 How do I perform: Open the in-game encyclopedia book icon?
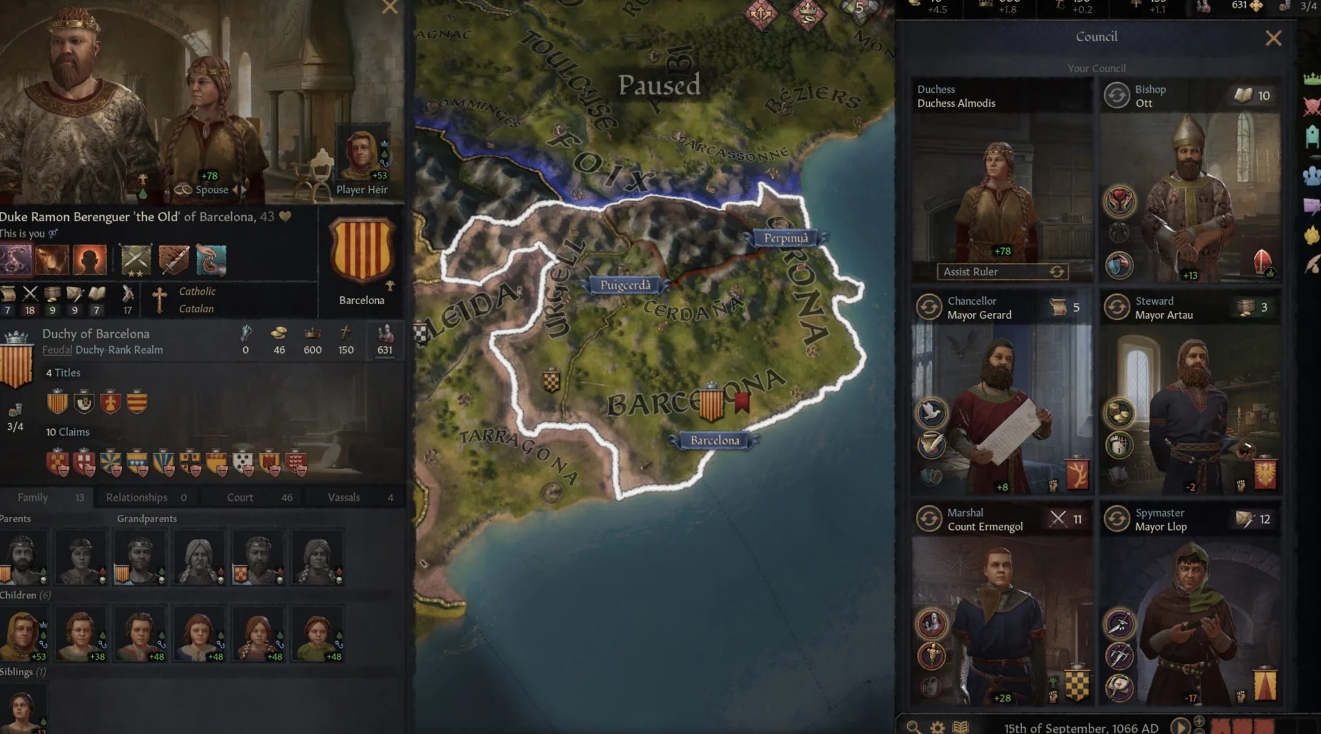[960, 726]
